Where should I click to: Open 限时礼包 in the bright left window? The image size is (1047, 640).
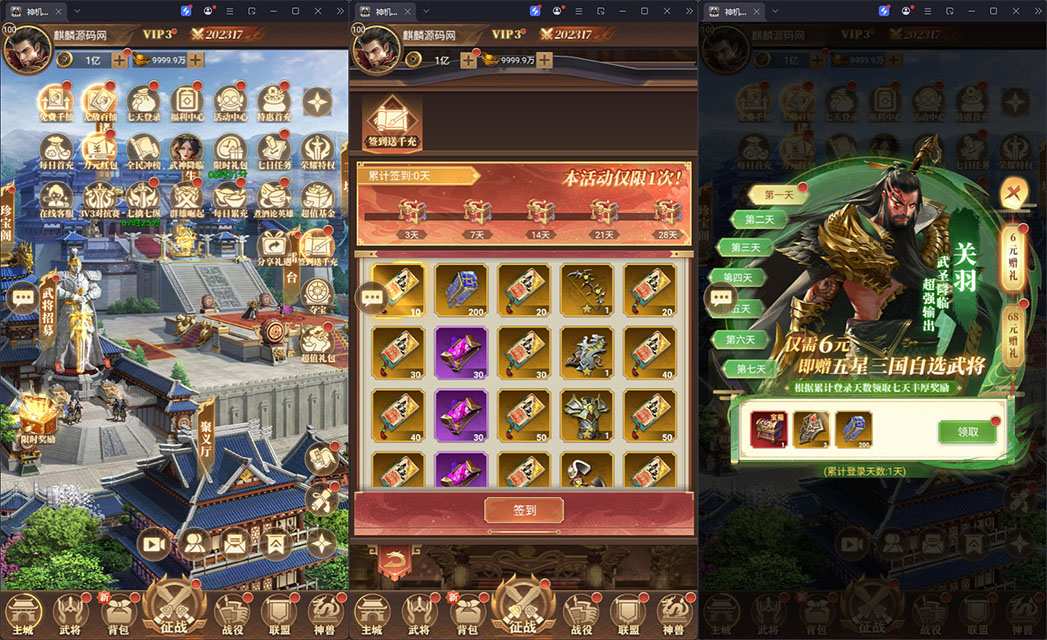pos(231,153)
